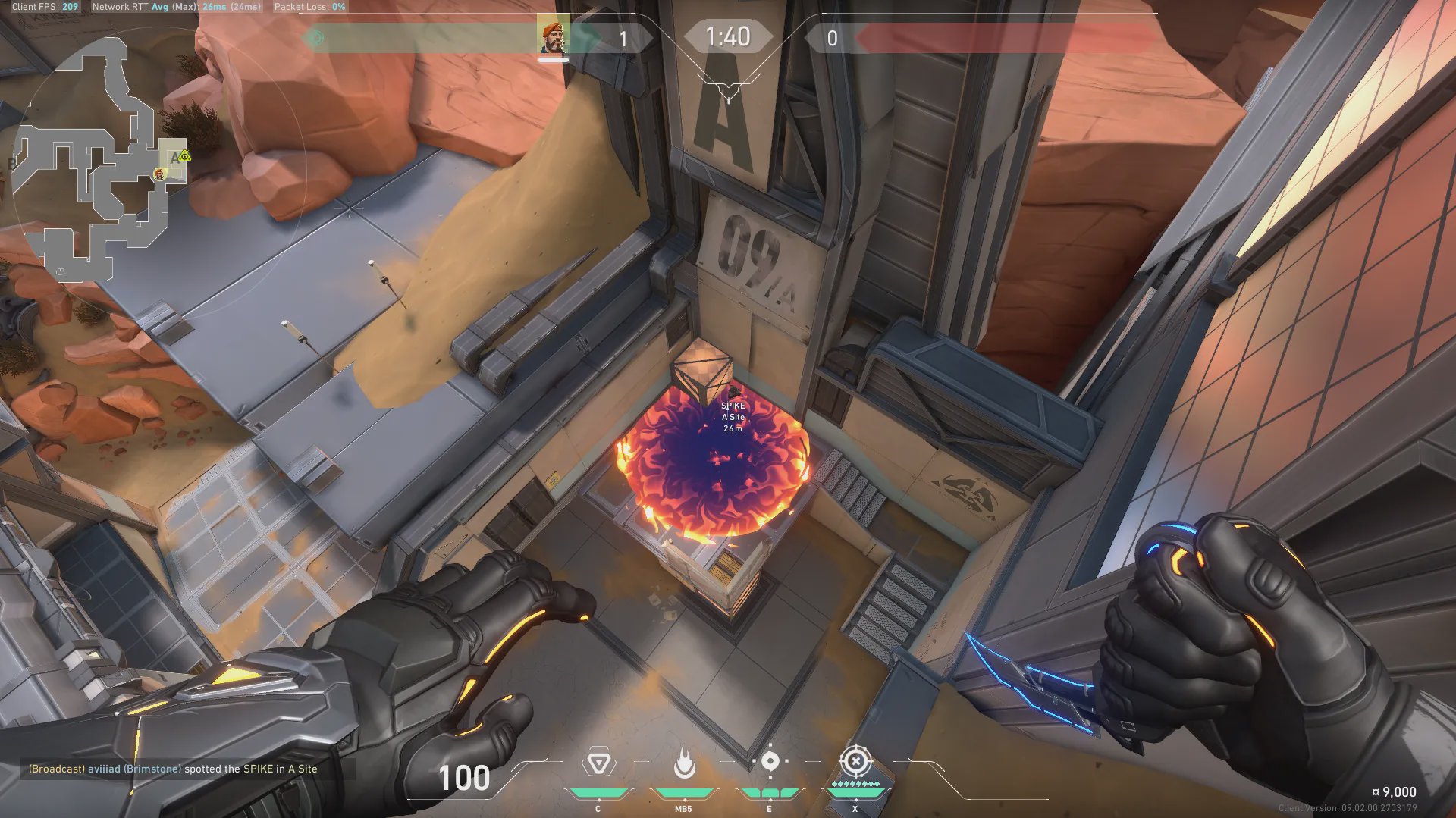Viewport: 1456px width, 818px height.
Task: Activate the Stim Beacon ability icon
Action: 598,763
